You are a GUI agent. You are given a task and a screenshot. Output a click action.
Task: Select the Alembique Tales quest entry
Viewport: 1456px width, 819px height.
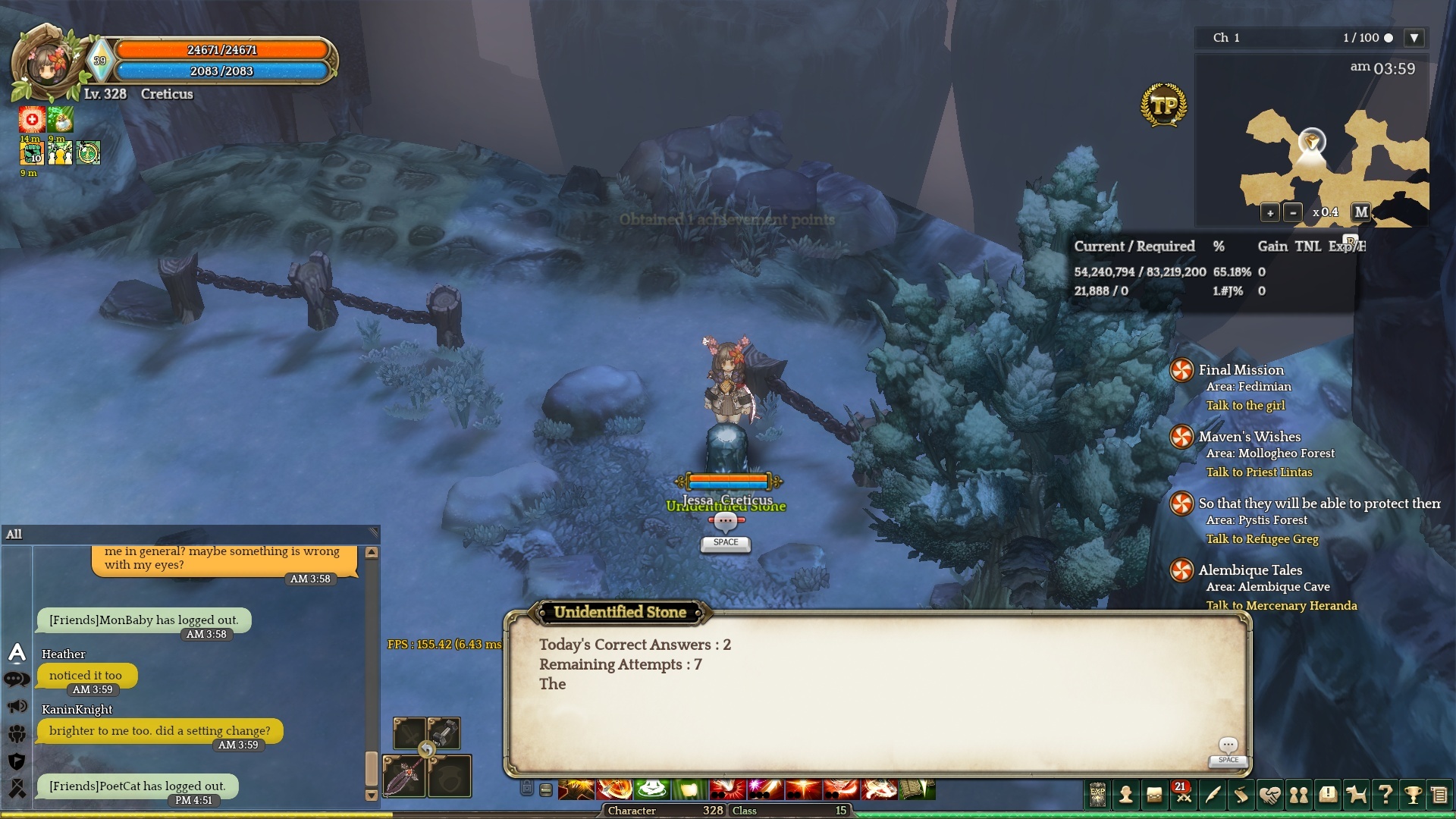[x=1250, y=570]
